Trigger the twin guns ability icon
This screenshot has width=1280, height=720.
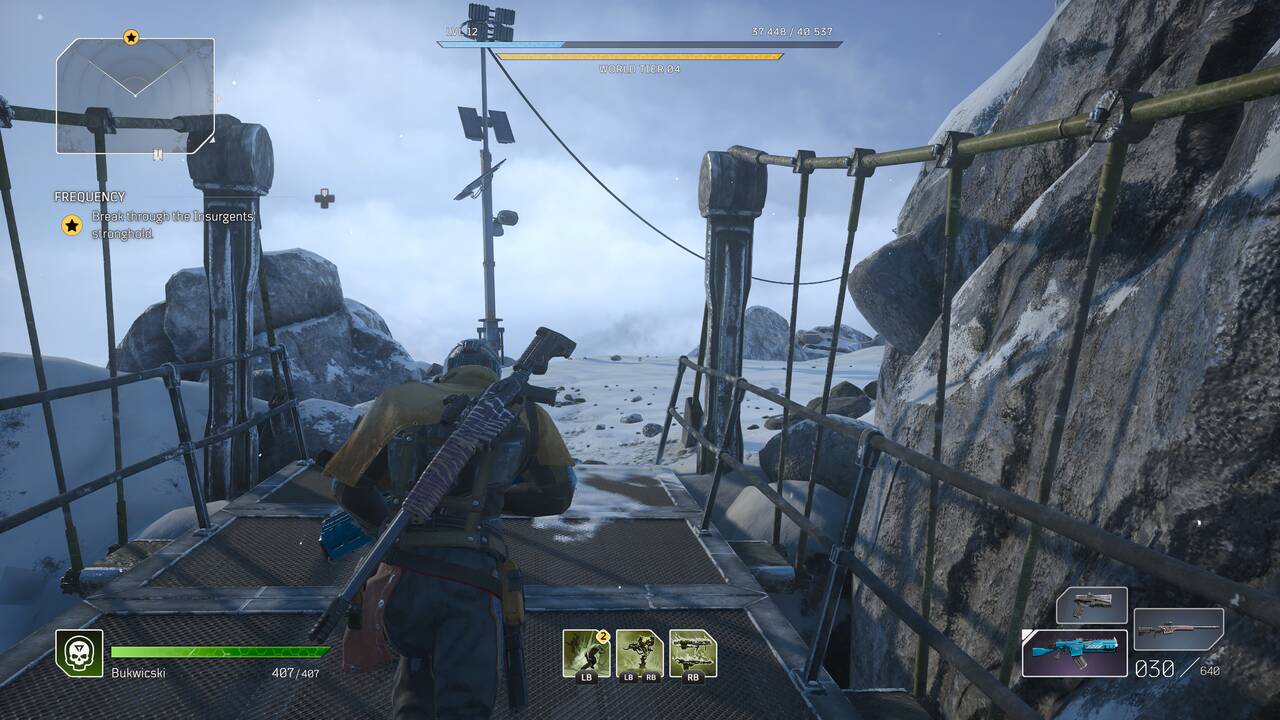click(692, 653)
